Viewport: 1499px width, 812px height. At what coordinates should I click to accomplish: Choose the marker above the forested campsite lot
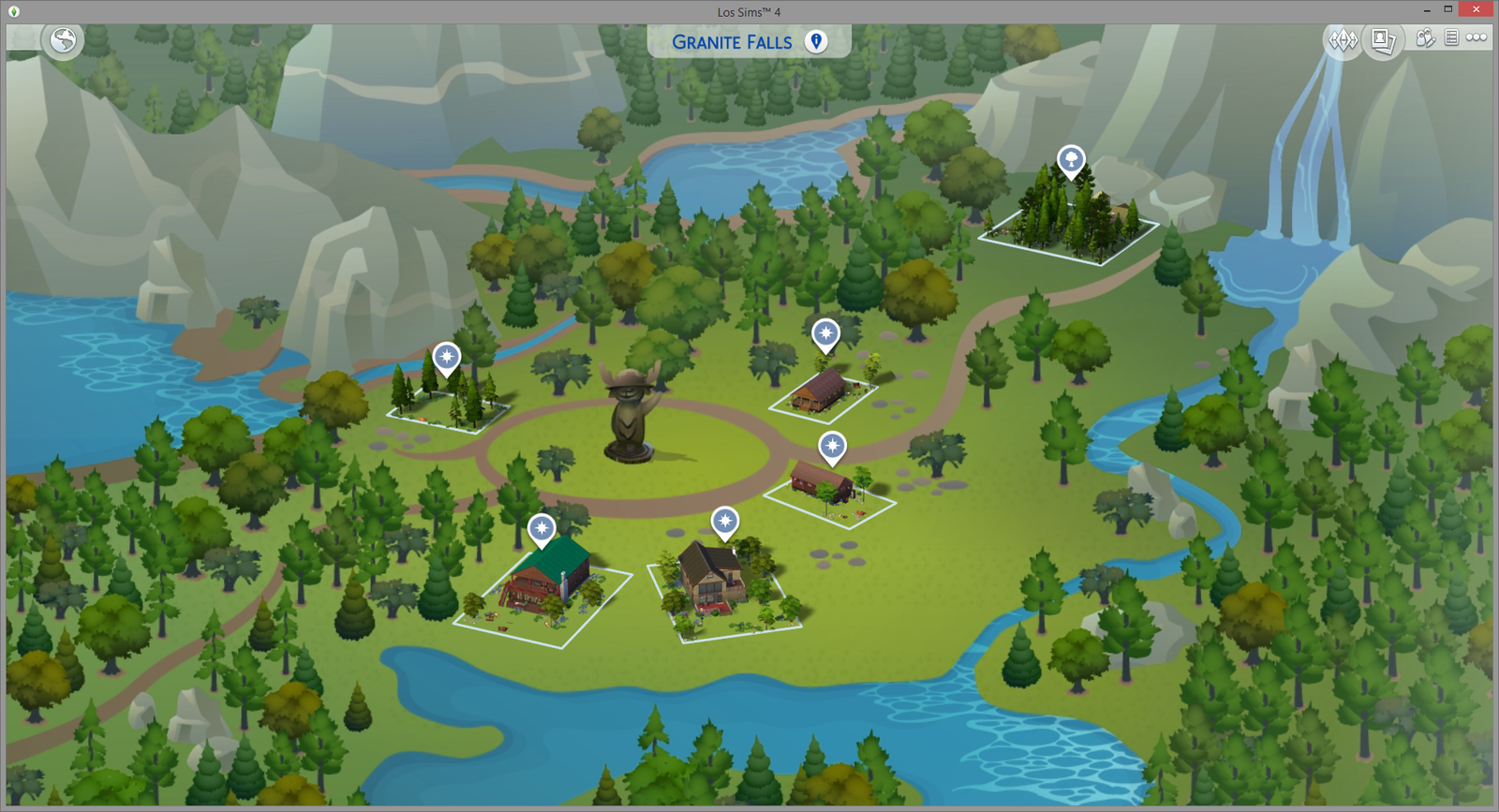click(447, 357)
